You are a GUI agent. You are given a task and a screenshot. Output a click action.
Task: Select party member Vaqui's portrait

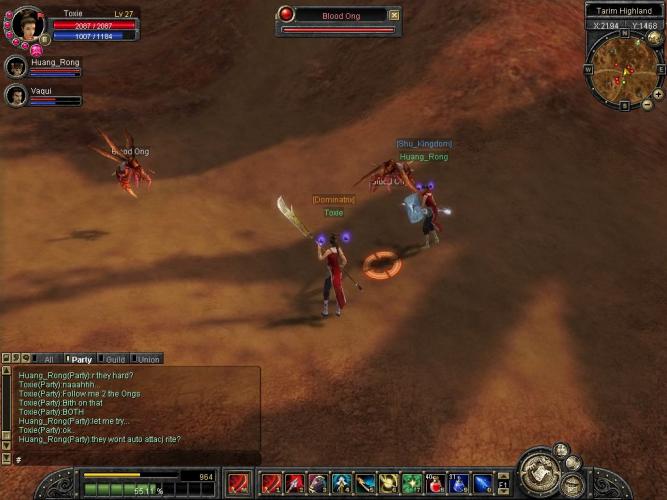(x=16, y=95)
